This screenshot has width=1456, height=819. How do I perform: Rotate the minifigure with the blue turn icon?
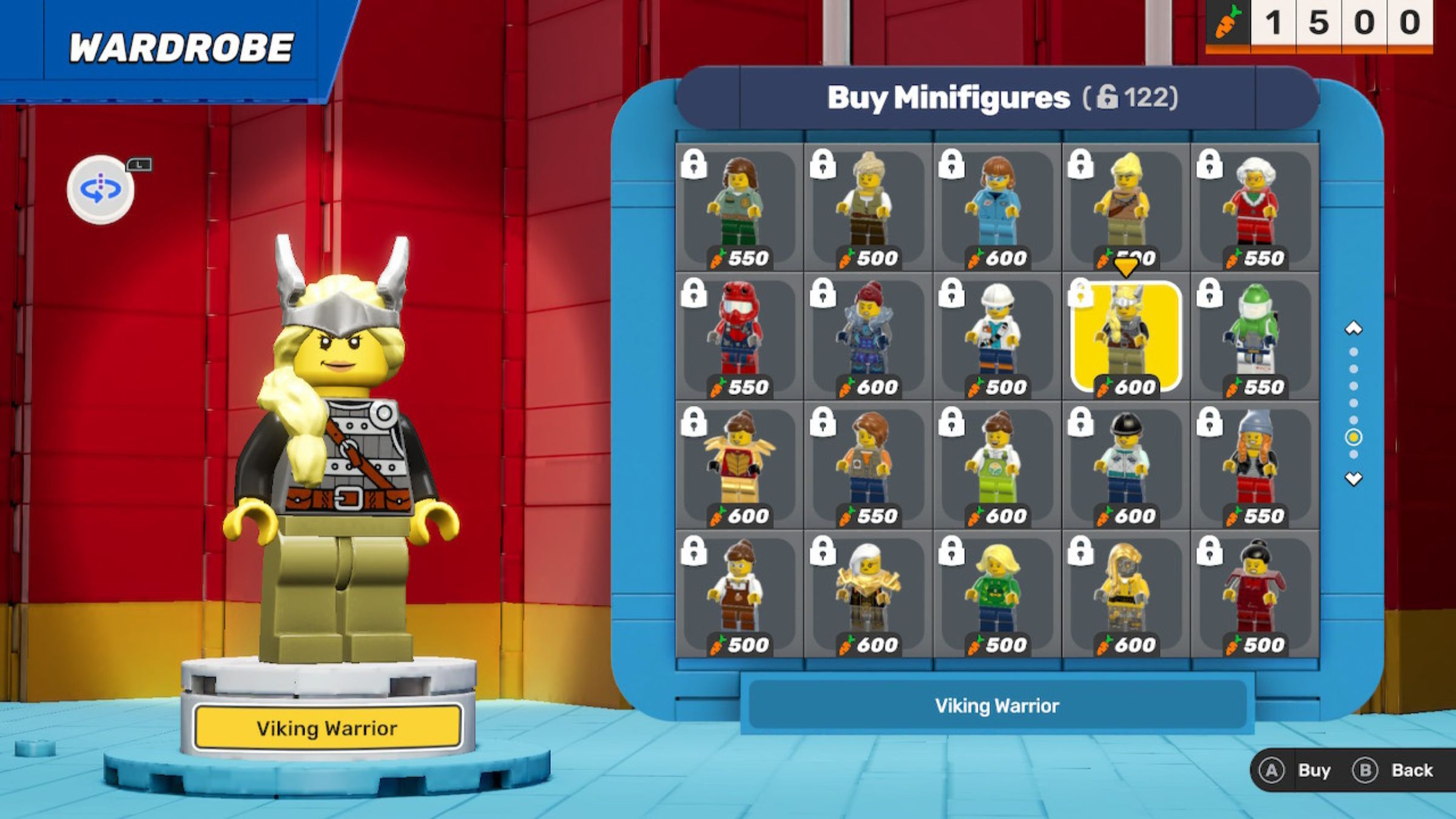click(101, 189)
